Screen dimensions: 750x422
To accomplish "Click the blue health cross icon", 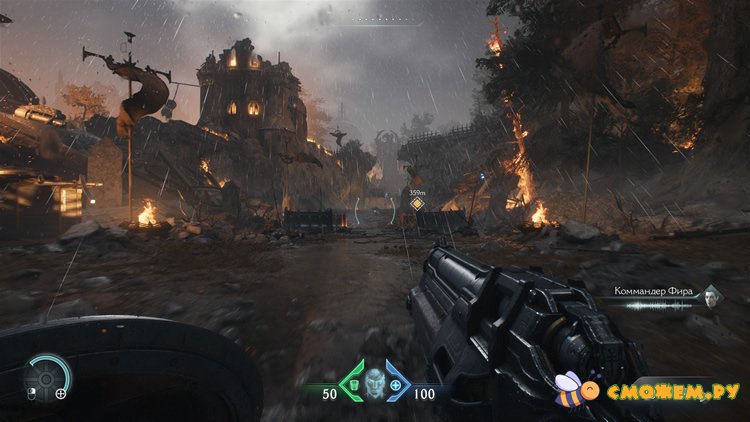I will [396, 385].
